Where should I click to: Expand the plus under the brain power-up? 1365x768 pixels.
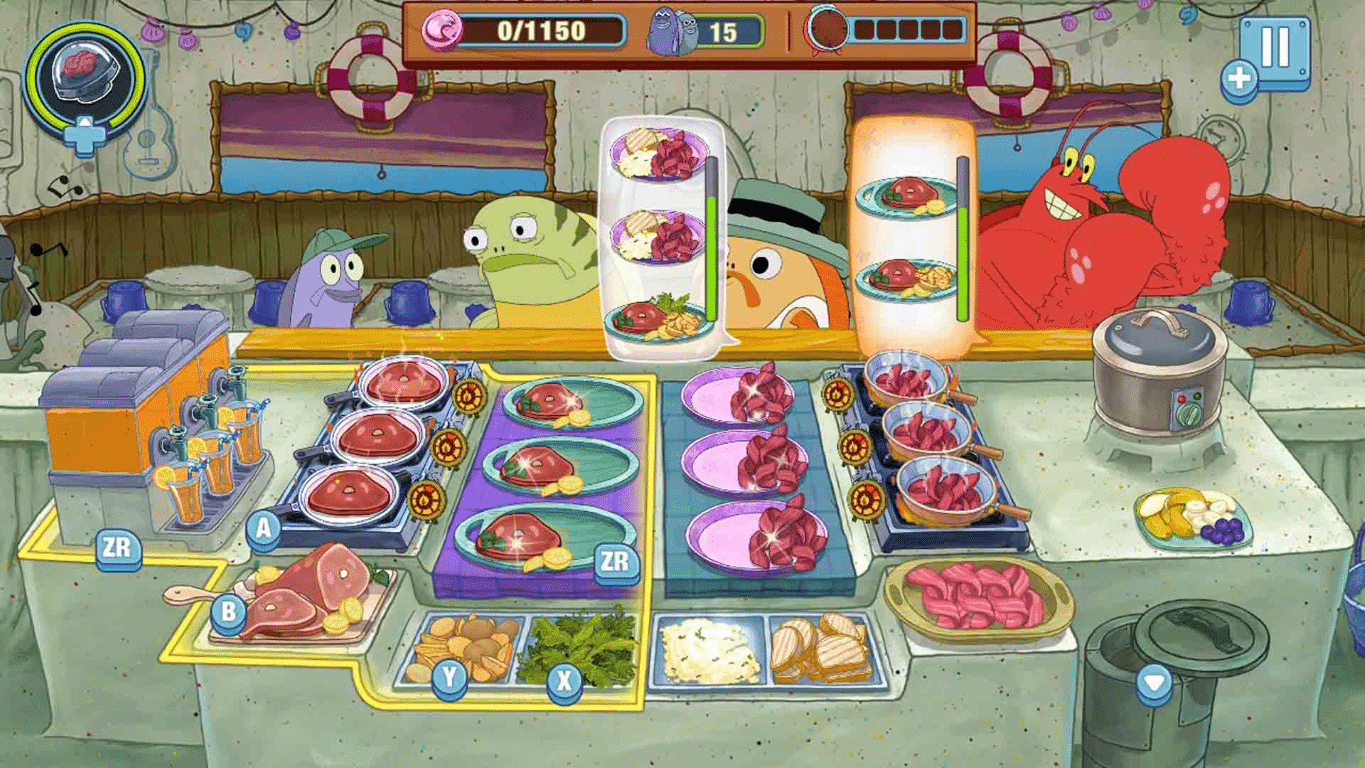click(85, 135)
